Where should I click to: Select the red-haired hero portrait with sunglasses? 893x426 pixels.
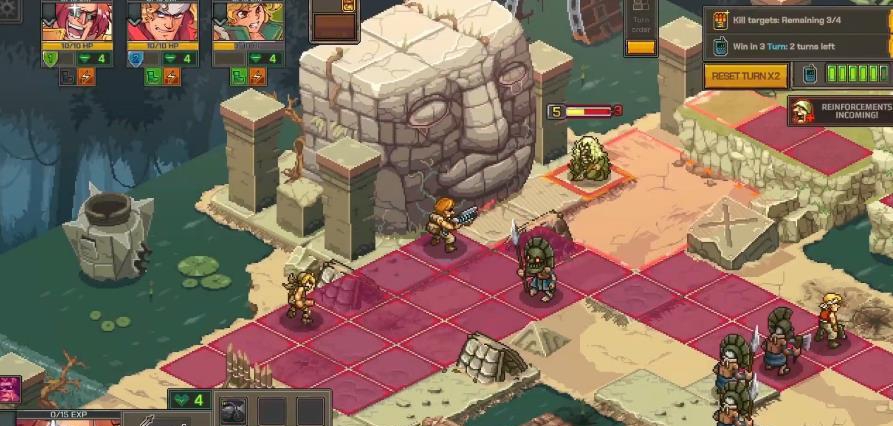click(x=76, y=20)
